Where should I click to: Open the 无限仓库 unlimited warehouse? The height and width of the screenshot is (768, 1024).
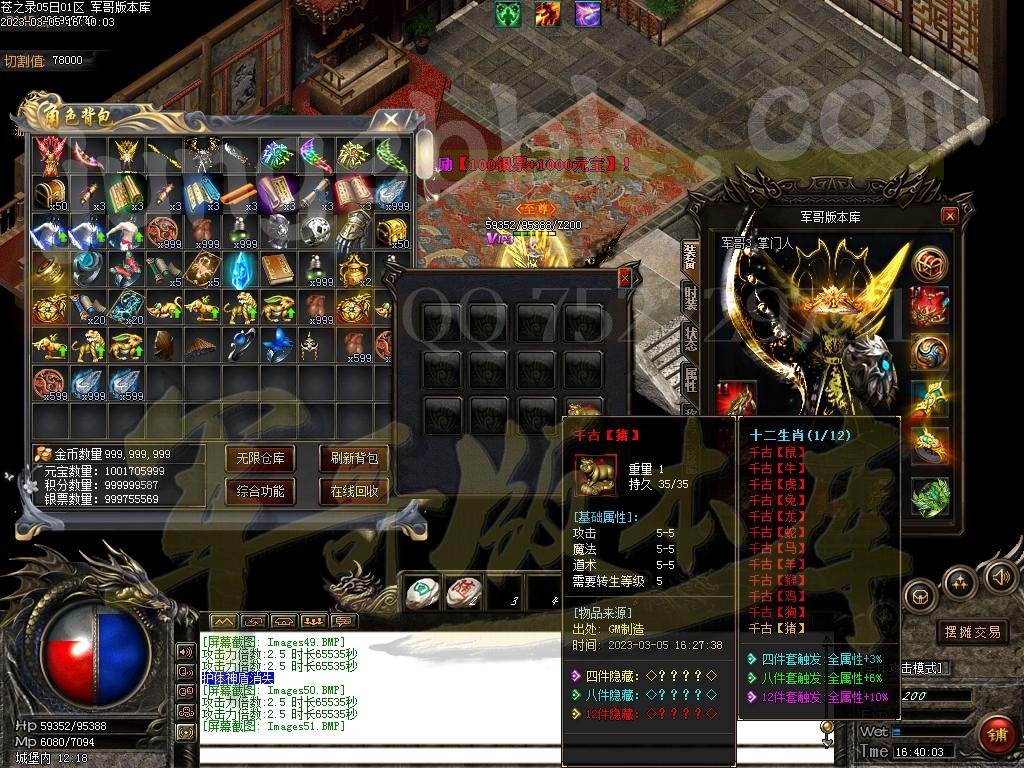tap(260, 459)
